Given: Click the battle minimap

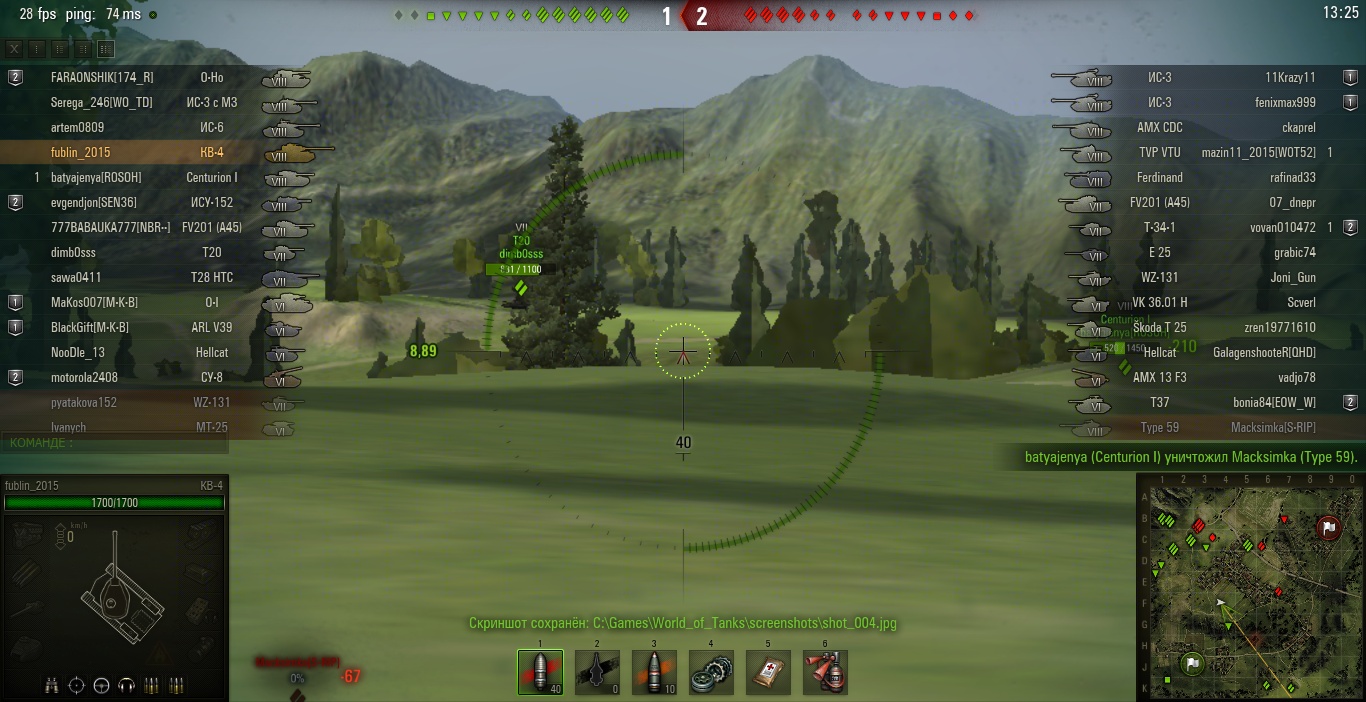Looking at the screenshot, I should 1250,588.
